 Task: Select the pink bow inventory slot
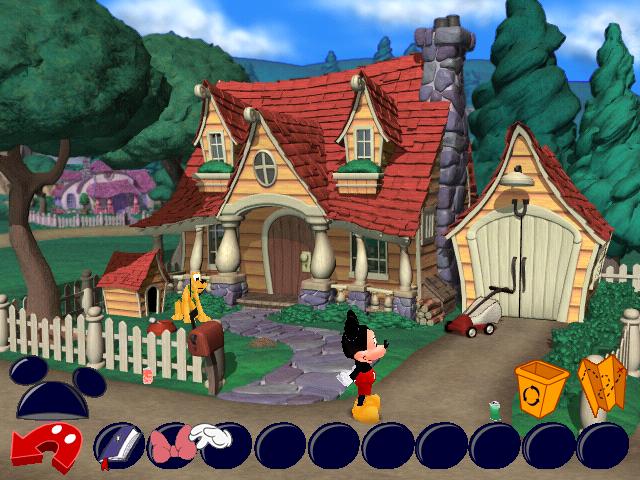168,445
